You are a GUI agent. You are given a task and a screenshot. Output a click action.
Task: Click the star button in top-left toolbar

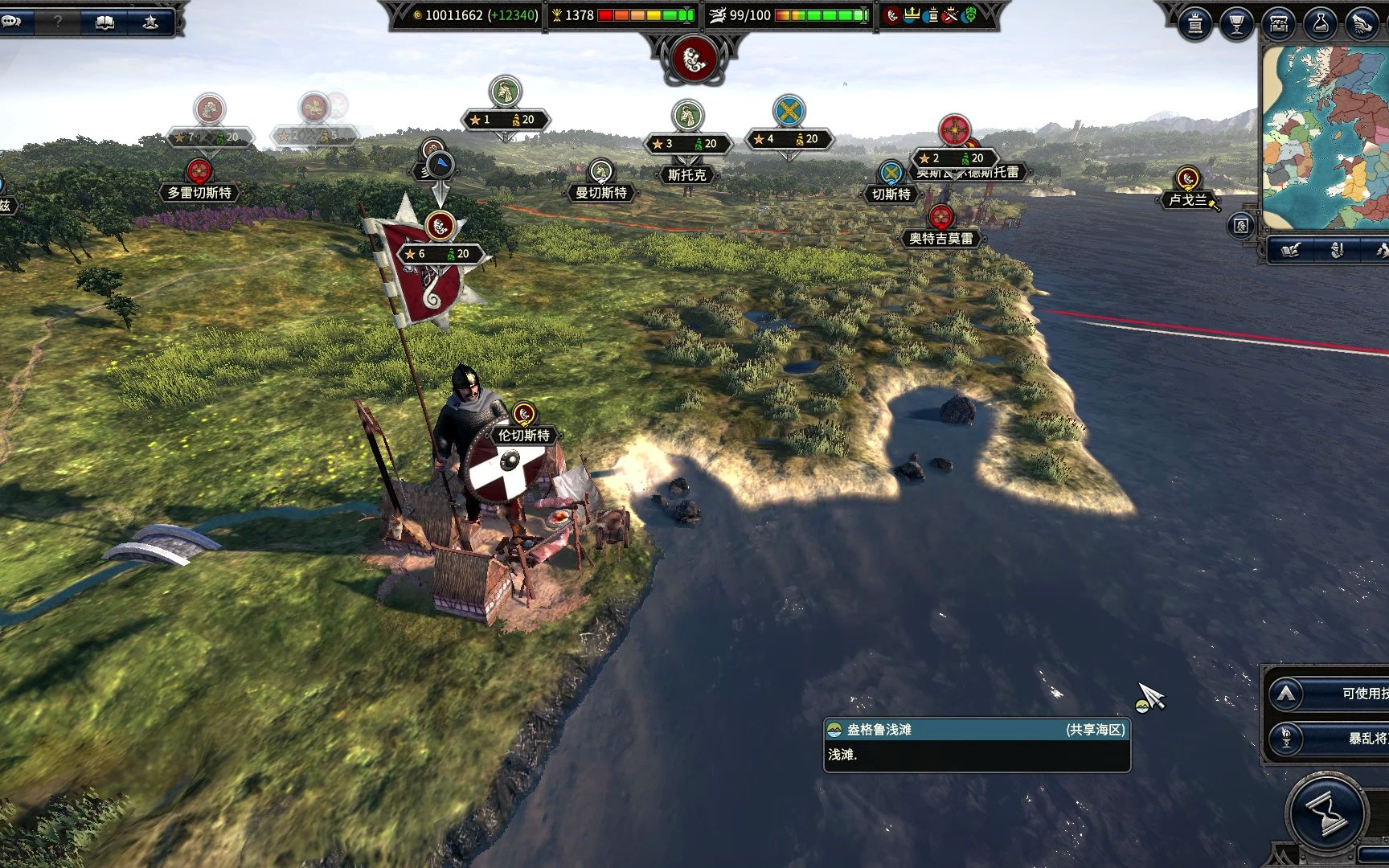point(150,22)
